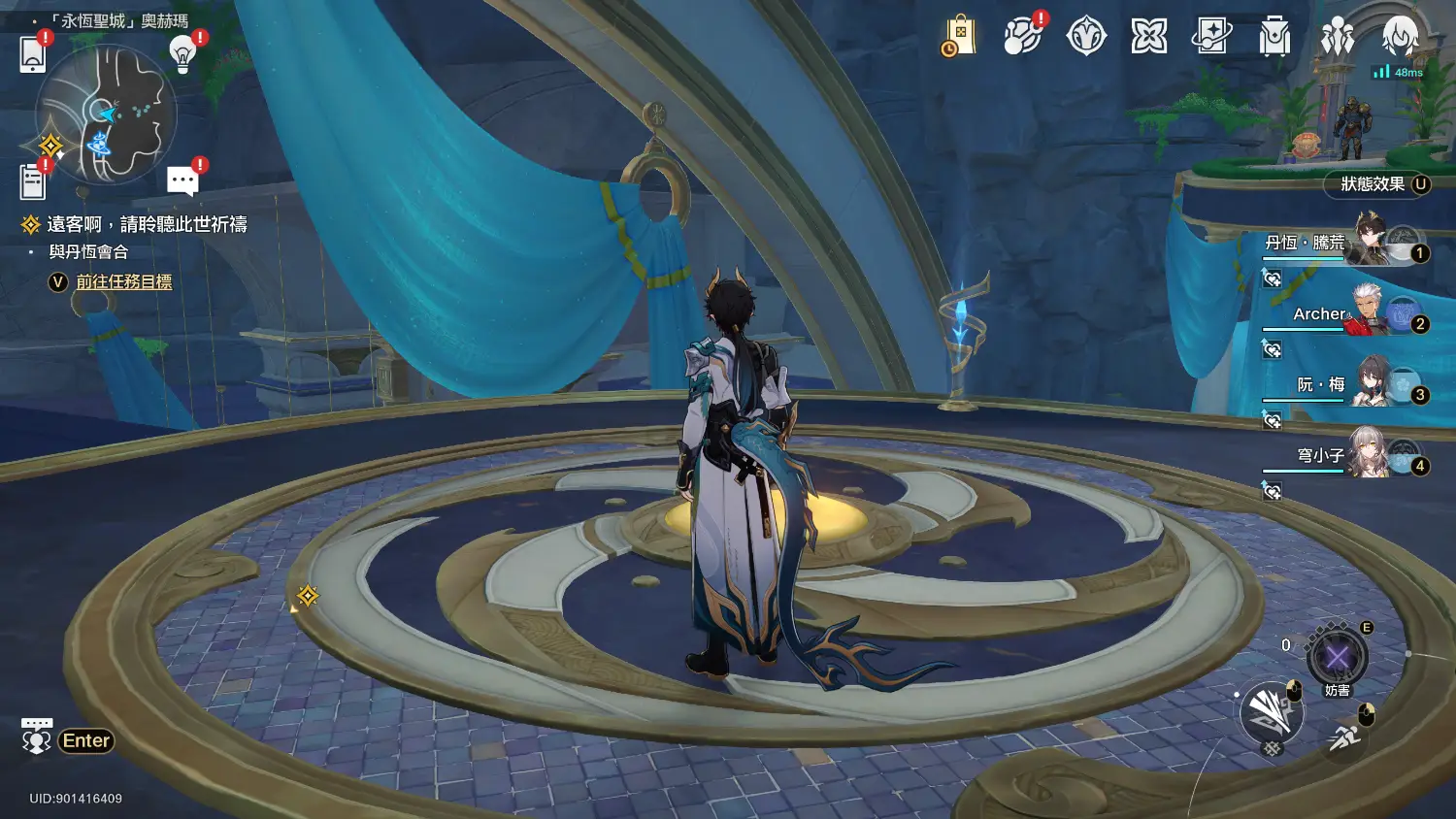Screen dimensions: 1456x819
Task: Open the minimap
Action: [x=107, y=115]
